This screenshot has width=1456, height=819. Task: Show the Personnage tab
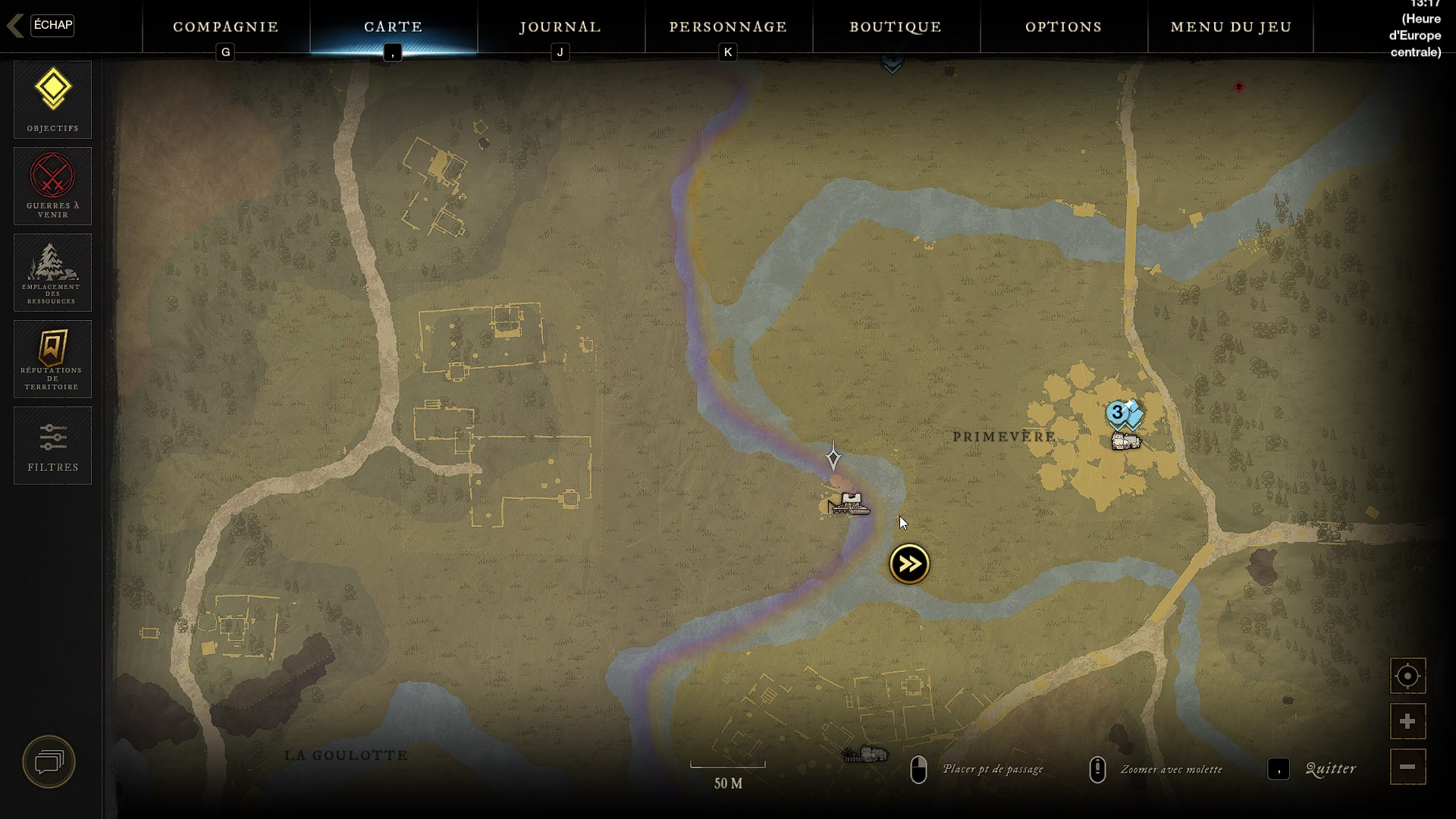(728, 27)
